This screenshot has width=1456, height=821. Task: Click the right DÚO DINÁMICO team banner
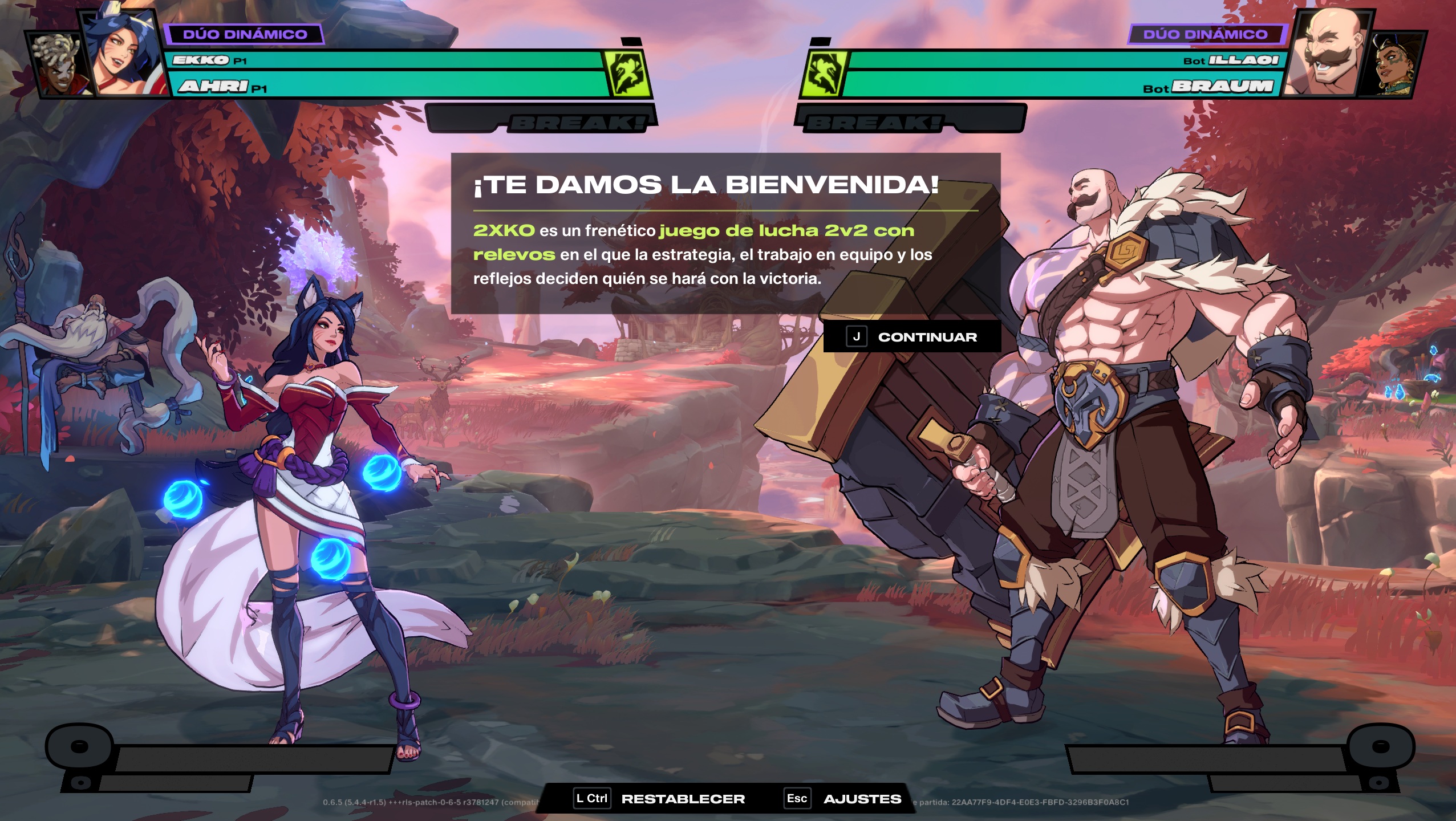1208,35
